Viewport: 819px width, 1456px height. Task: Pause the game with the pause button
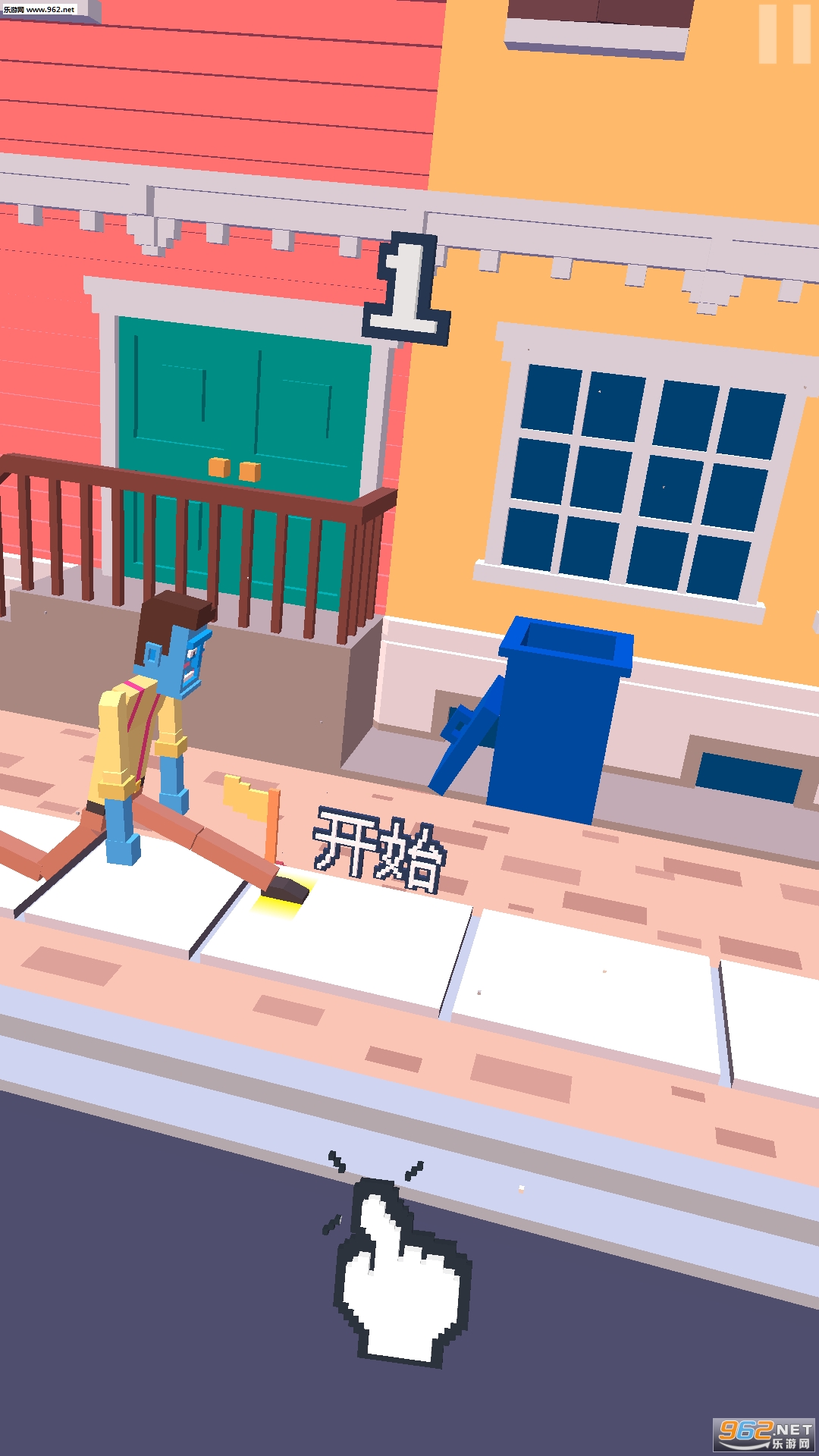pyautogui.click(x=785, y=34)
